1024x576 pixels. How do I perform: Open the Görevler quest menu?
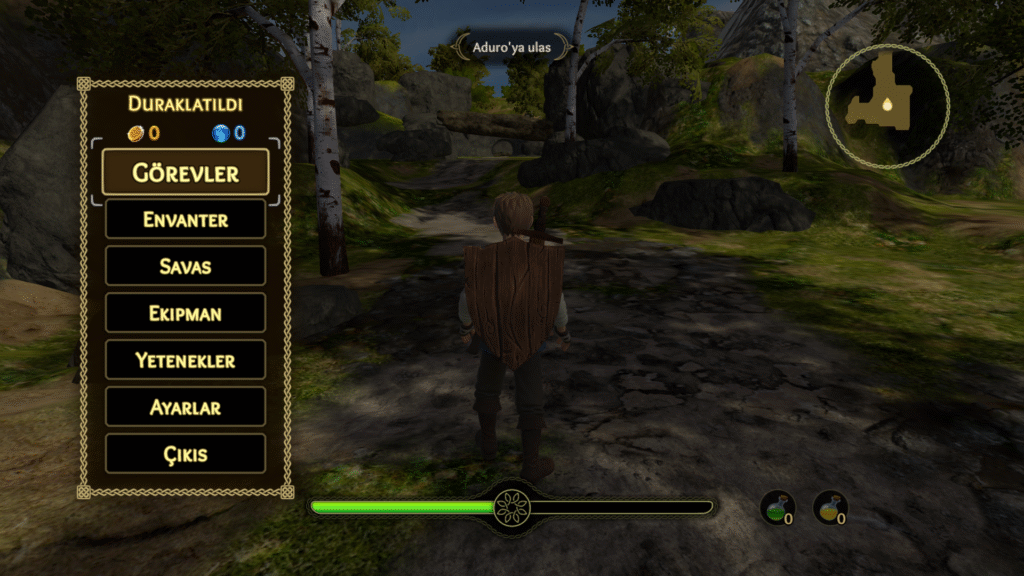tap(185, 172)
